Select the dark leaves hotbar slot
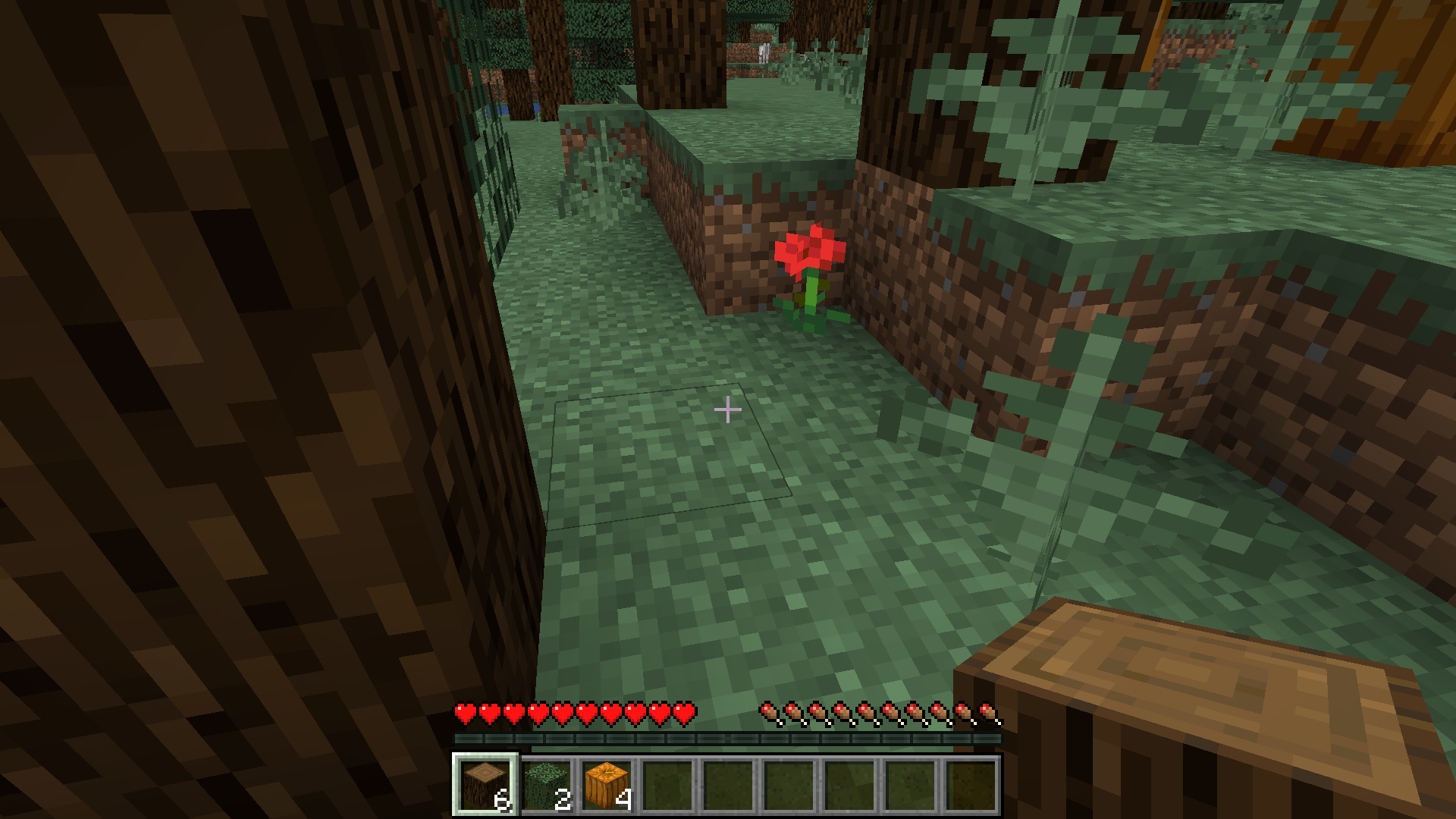The image size is (1456, 819). click(547, 785)
